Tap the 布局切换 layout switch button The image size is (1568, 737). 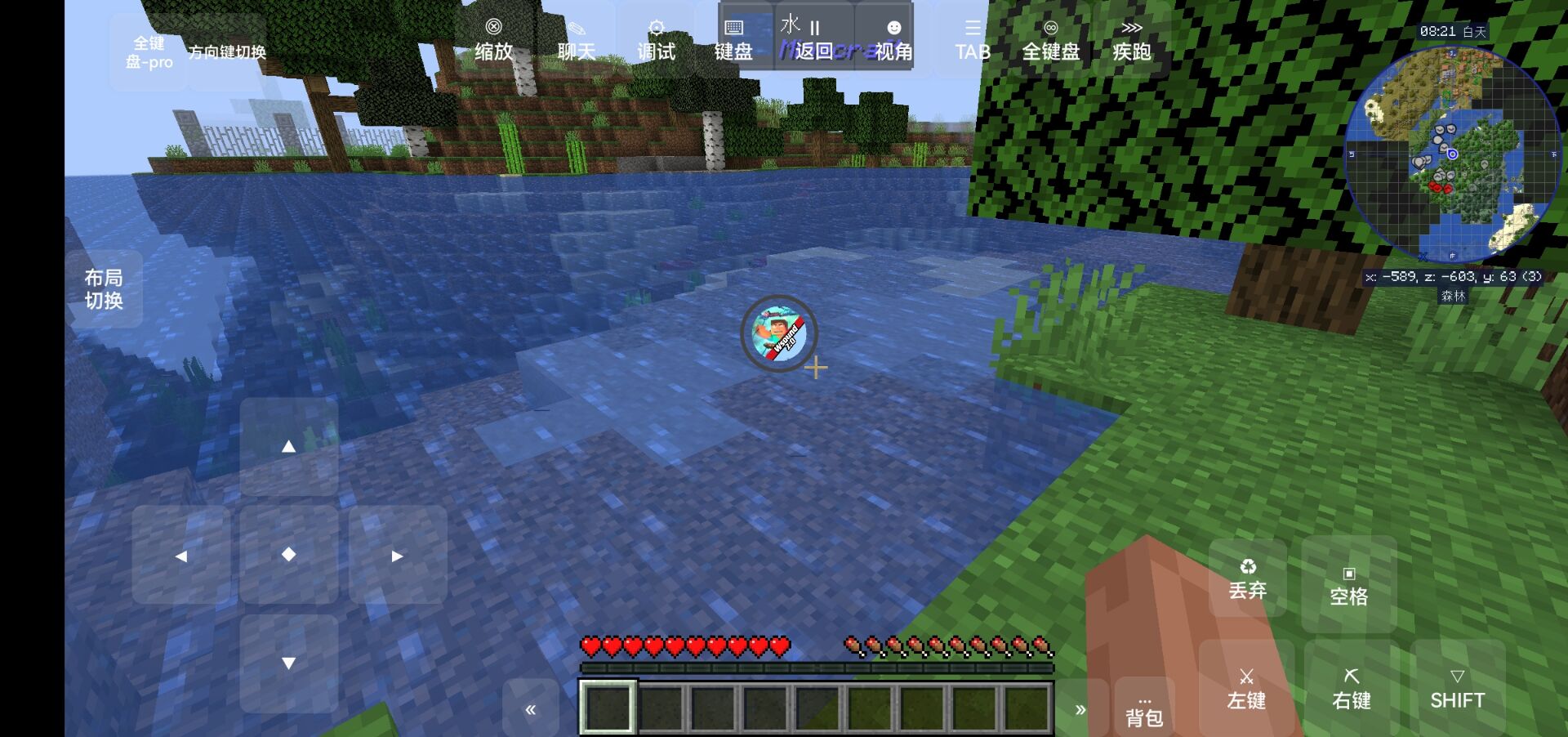[104, 289]
